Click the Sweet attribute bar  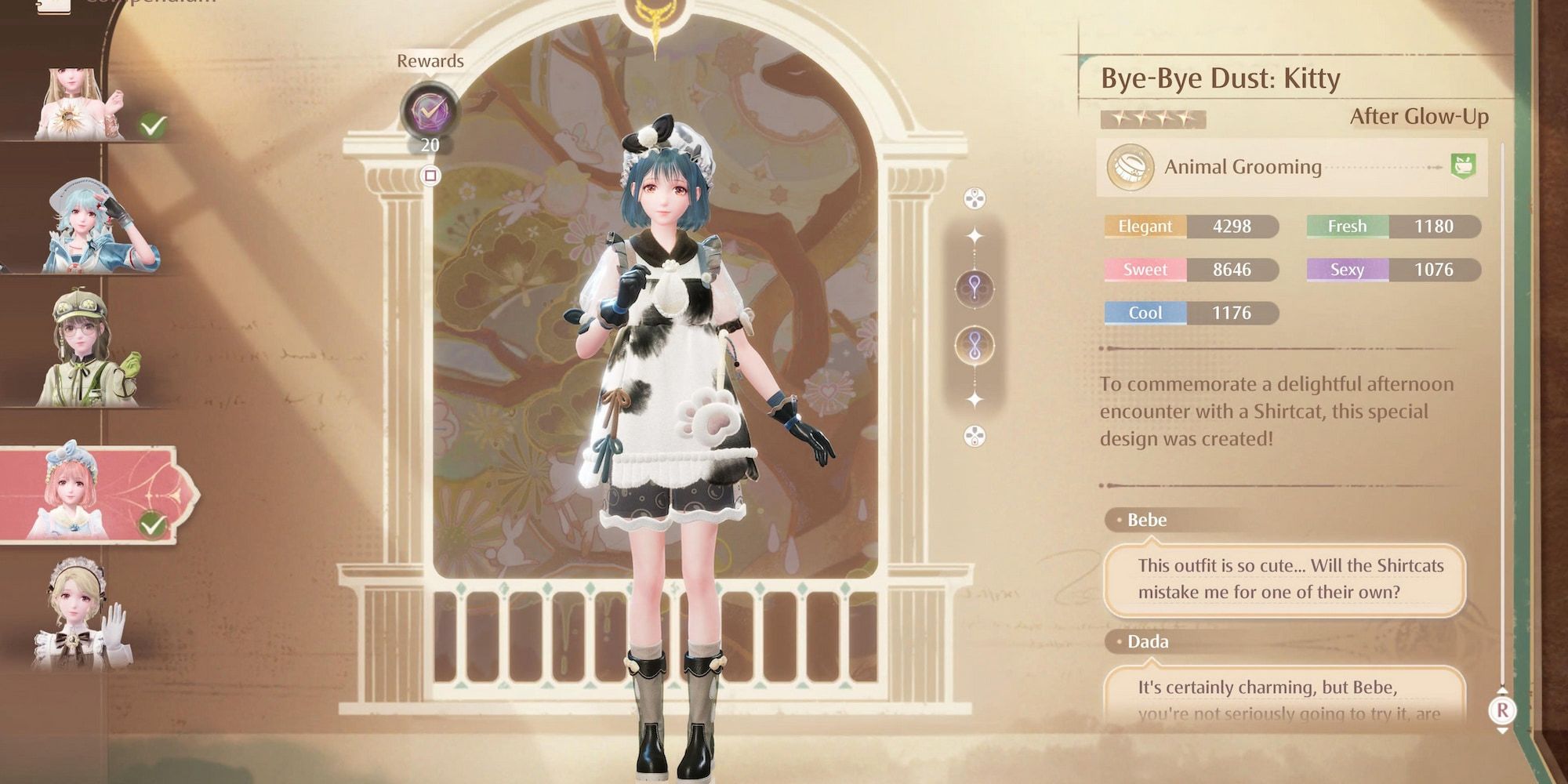coord(1188,270)
